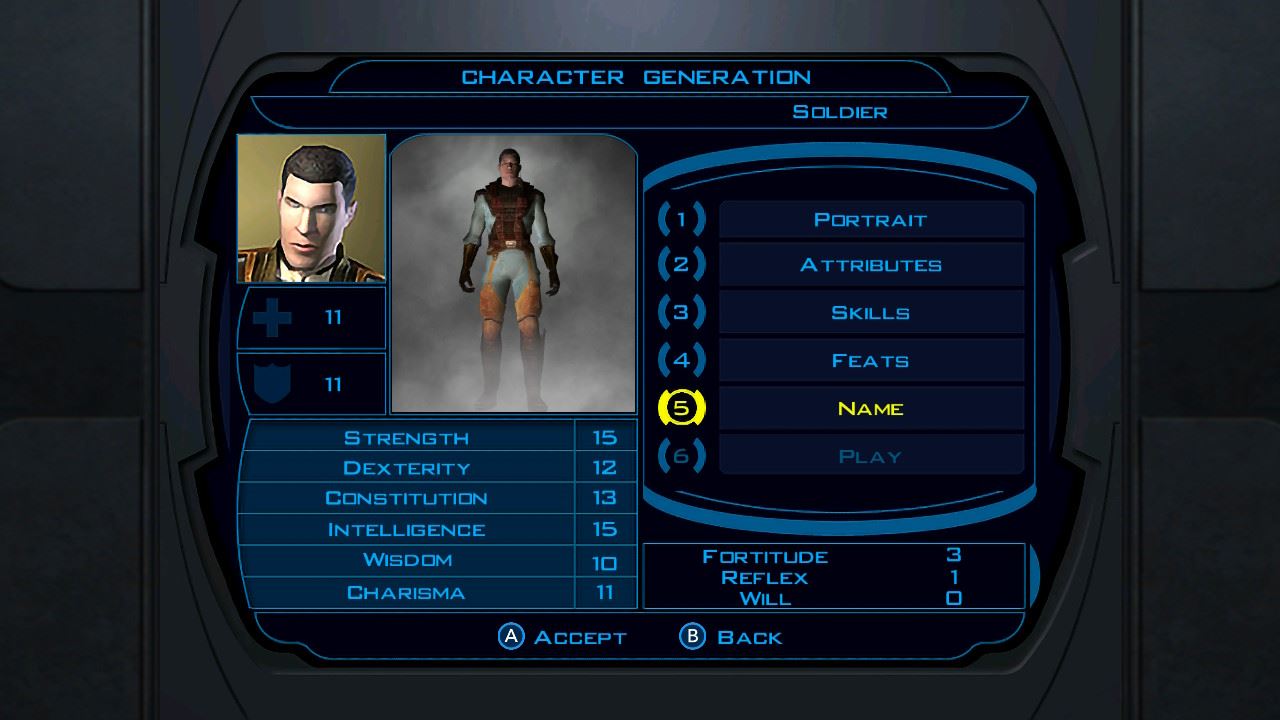Click the character face portrait
The height and width of the screenshot is (720, 1280).
coord(311,208)
